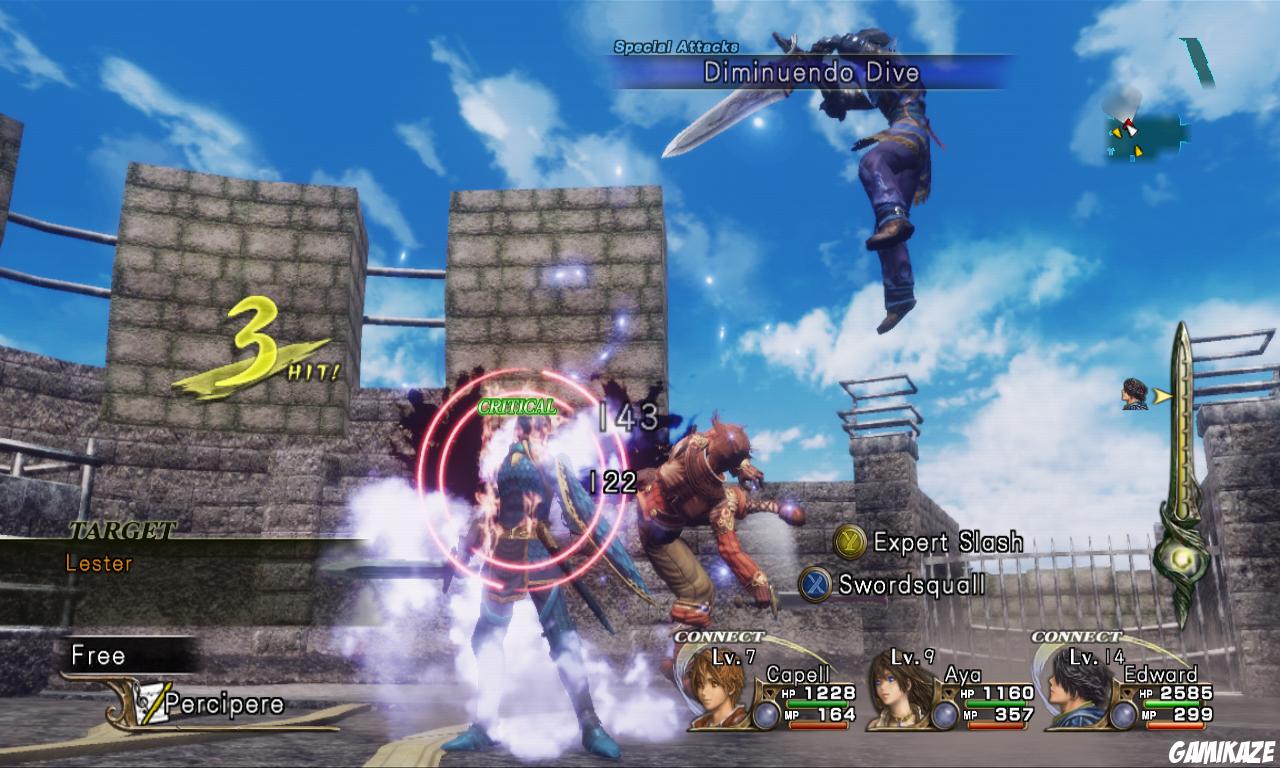Select Aya's character portrait

pos(895,689)
